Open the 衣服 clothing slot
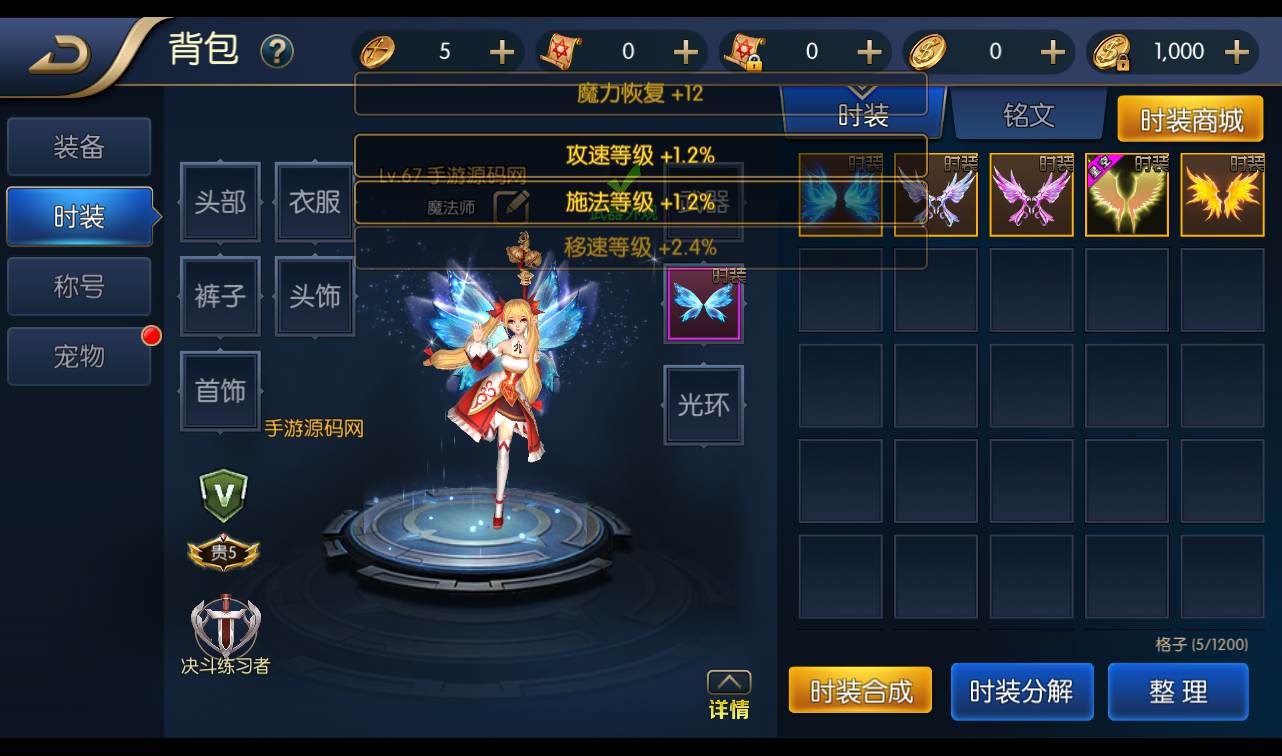 [x=313, y=202]
